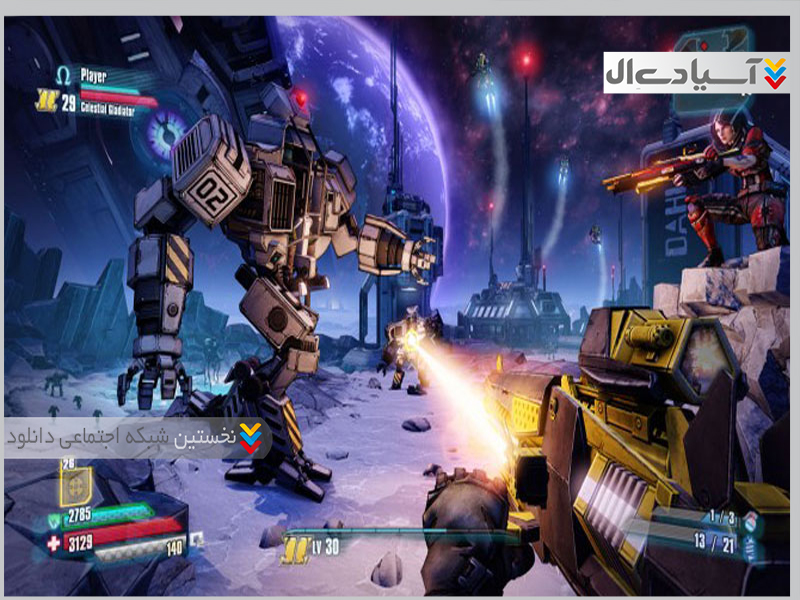Activate the yellow action skill icon
This screenshot has height=600, width=800.
point(75,487)
